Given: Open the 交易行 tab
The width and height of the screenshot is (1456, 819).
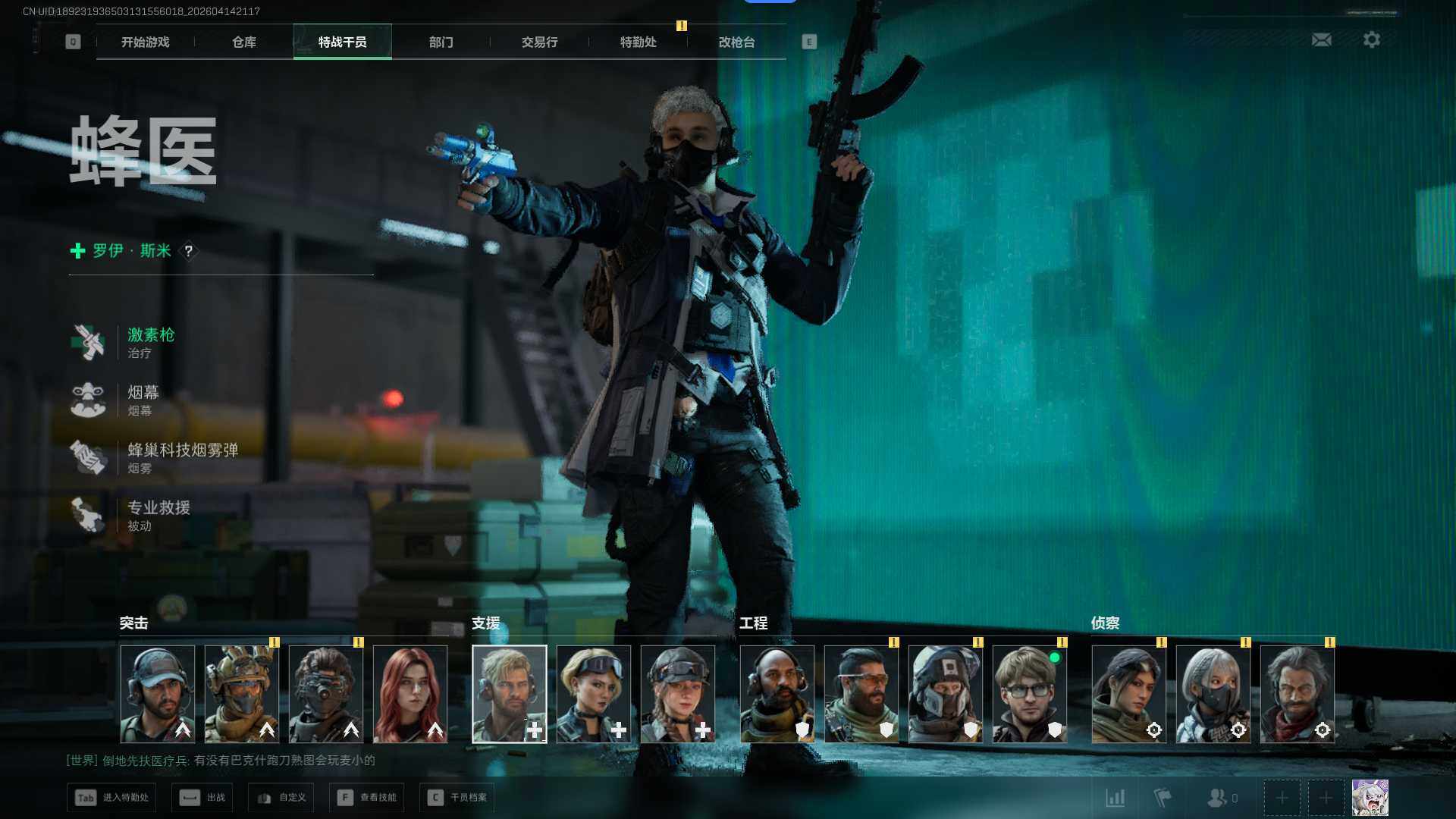Looking at the screenshot, I should click(539, 42).
